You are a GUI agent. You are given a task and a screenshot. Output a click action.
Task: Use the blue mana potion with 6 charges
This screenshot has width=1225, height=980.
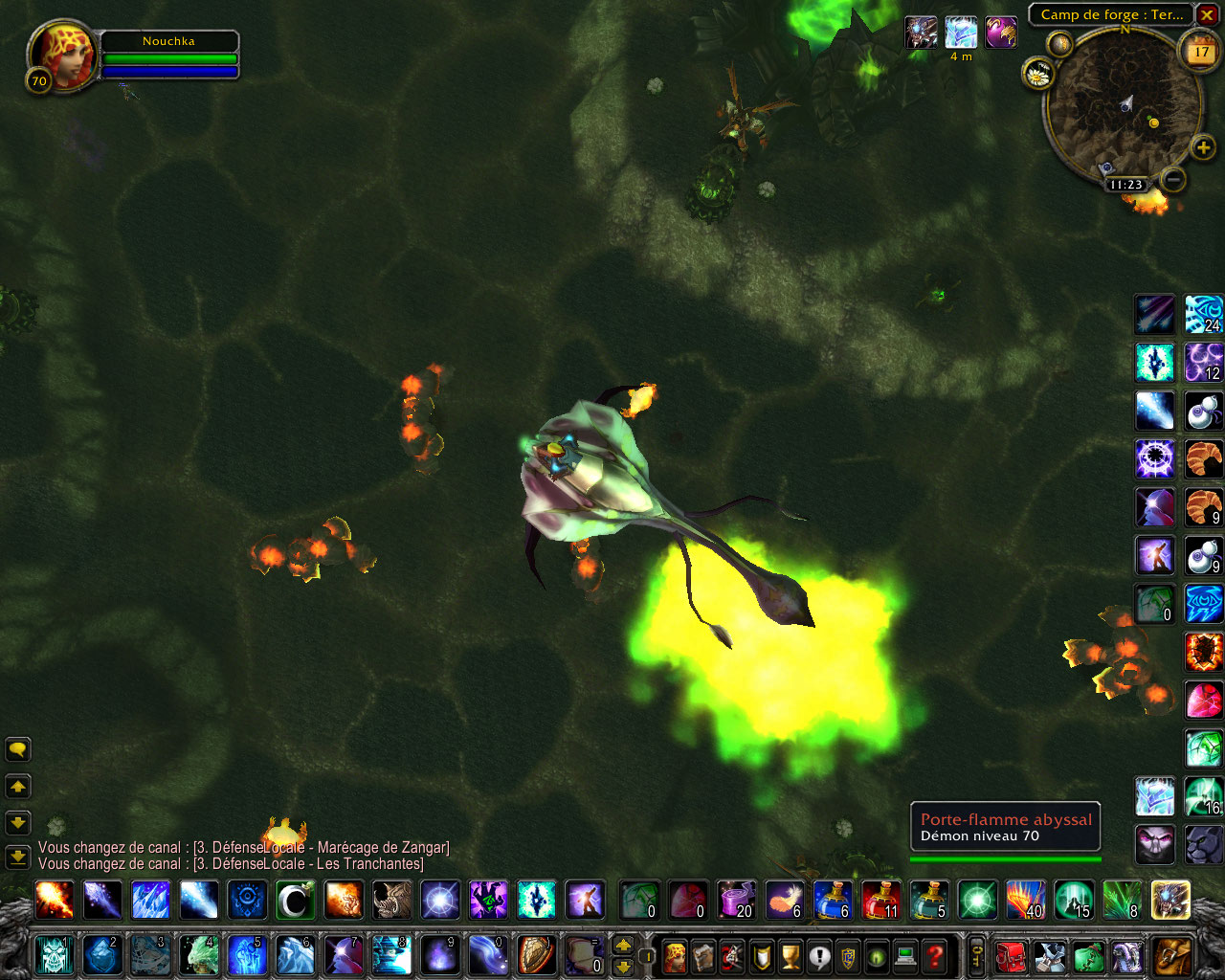832,900
